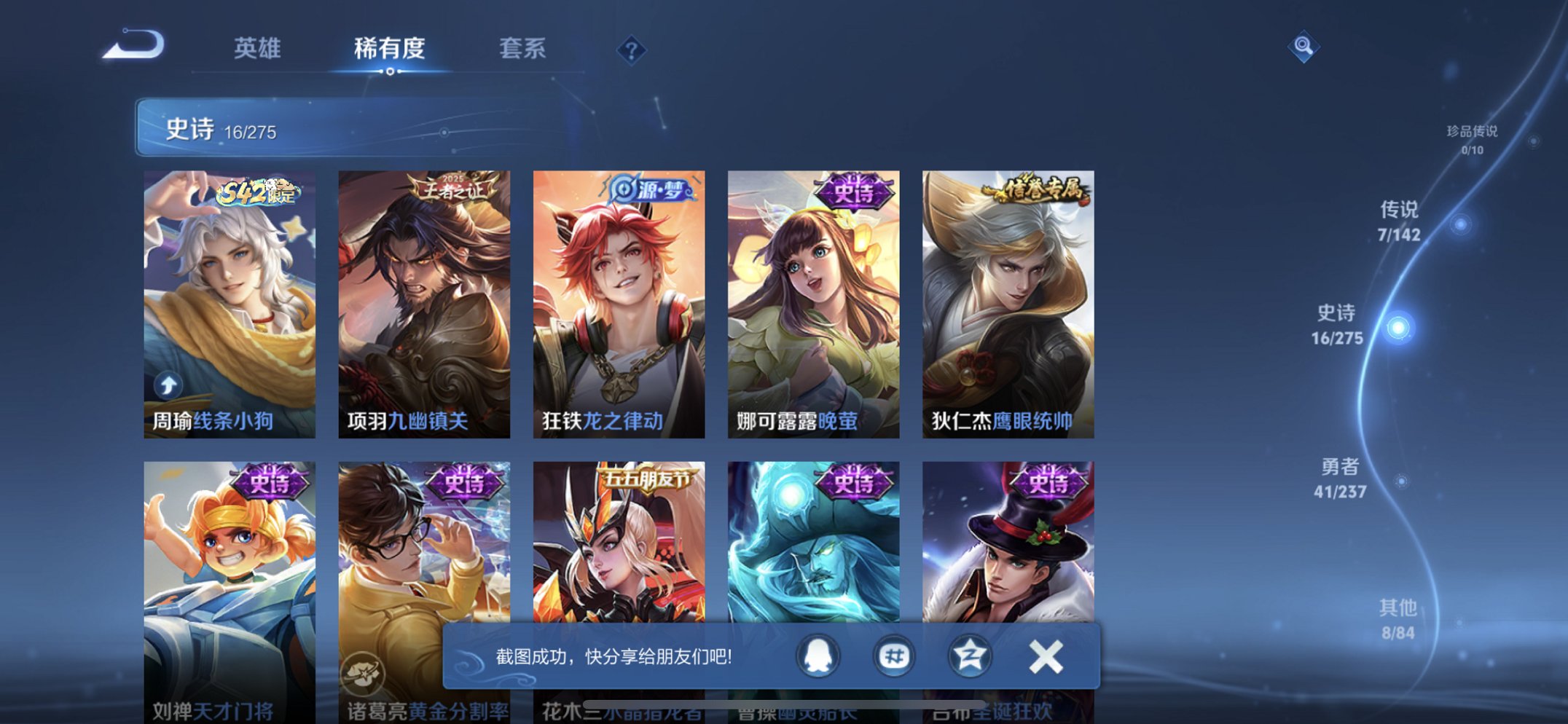1568x724 pixels.
Task: Click the question mark help icon
Action: tap(631, 50)
